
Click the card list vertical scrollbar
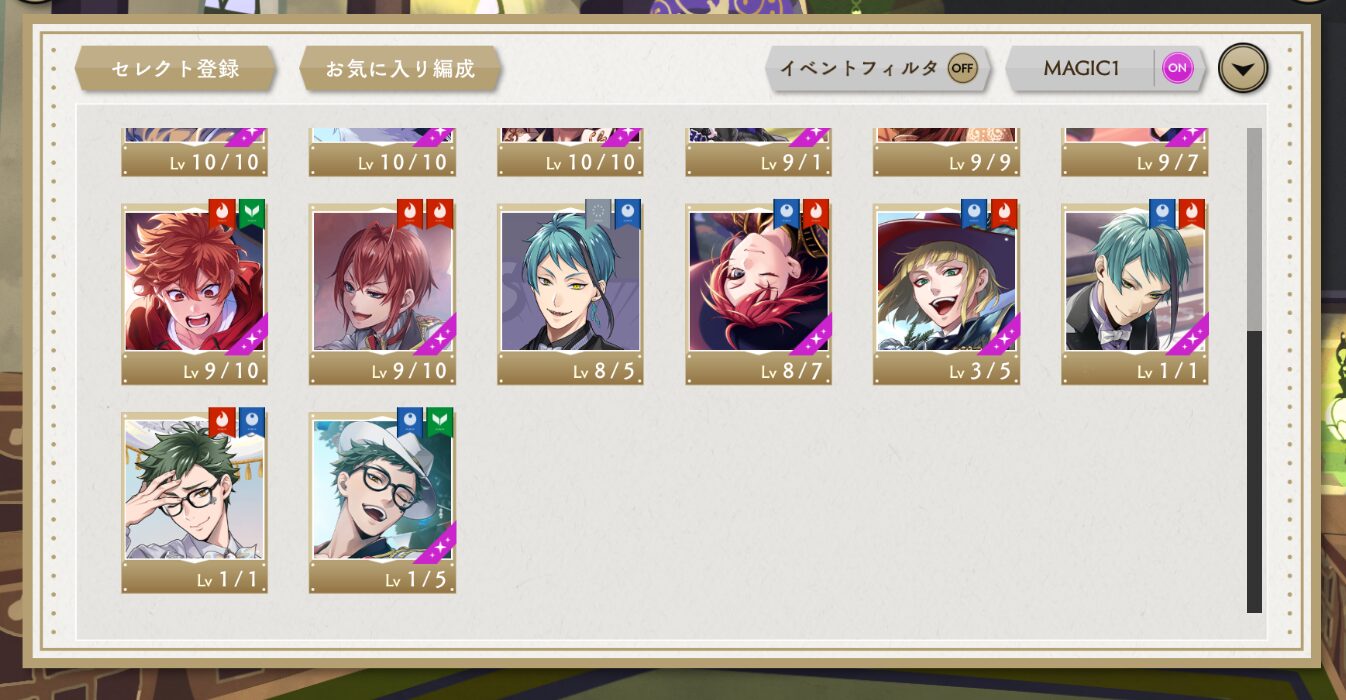(1254, 370)
